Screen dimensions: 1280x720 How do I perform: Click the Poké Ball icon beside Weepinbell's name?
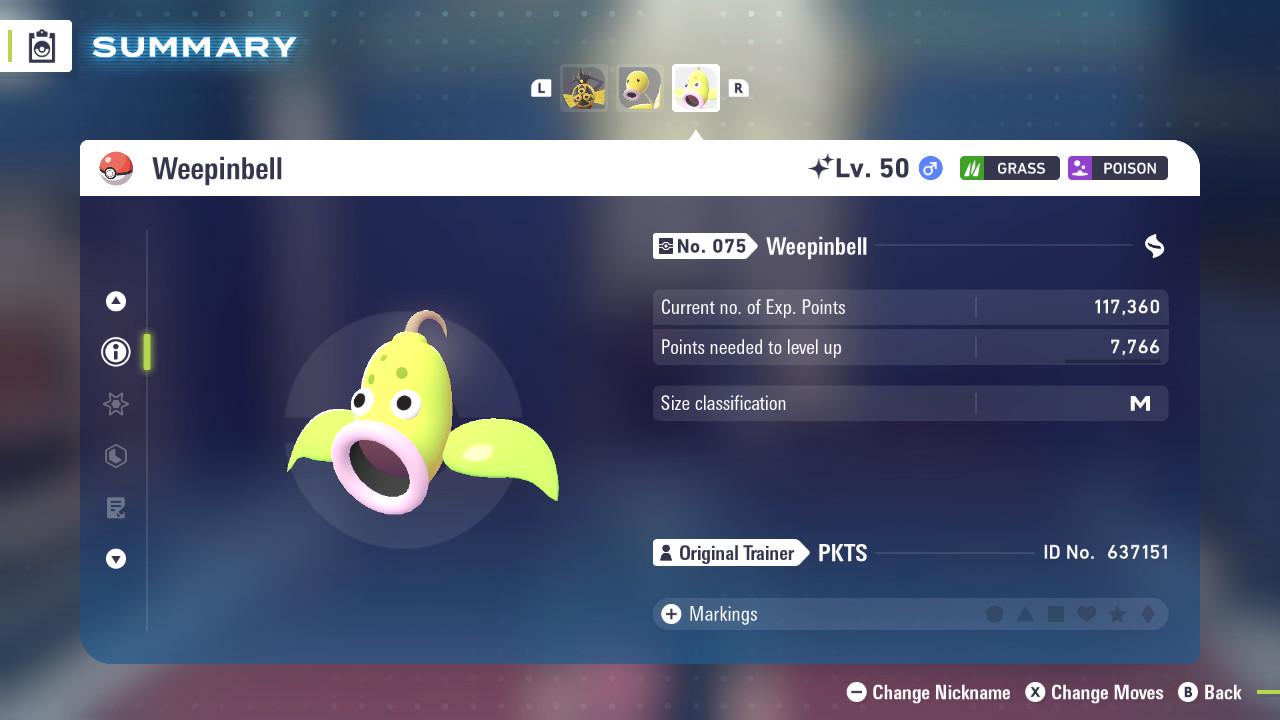click(x=117, y=168)
